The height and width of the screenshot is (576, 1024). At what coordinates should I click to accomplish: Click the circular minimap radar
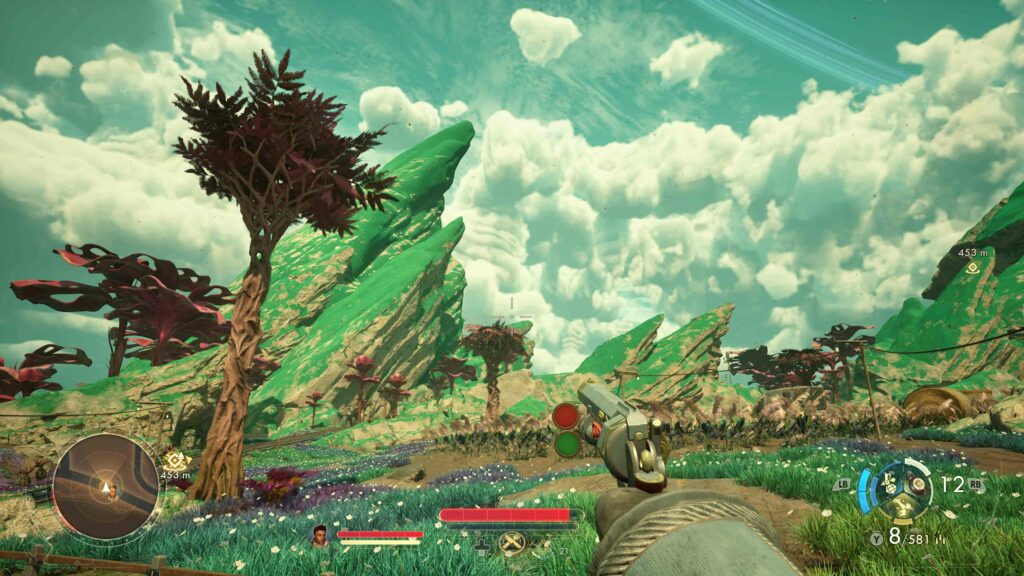pyautogui.click(x=105, y=487)
